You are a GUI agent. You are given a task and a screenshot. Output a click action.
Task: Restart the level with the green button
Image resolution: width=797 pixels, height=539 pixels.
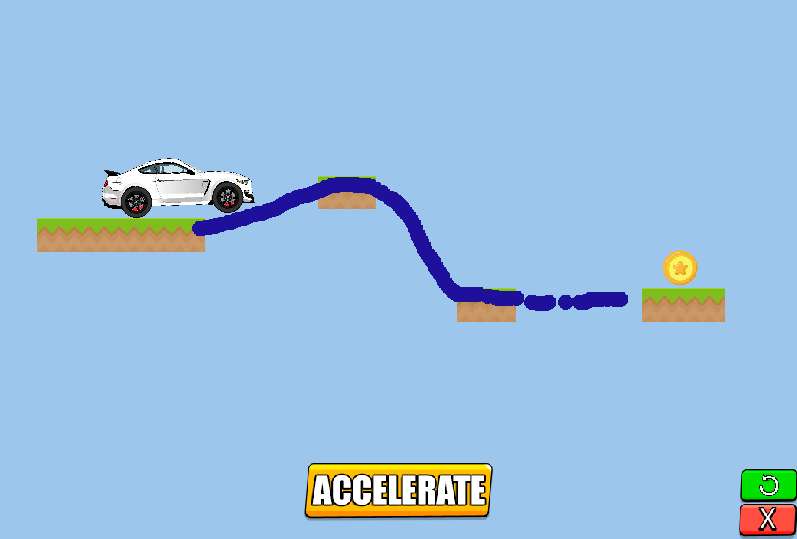tap(768, 486)
